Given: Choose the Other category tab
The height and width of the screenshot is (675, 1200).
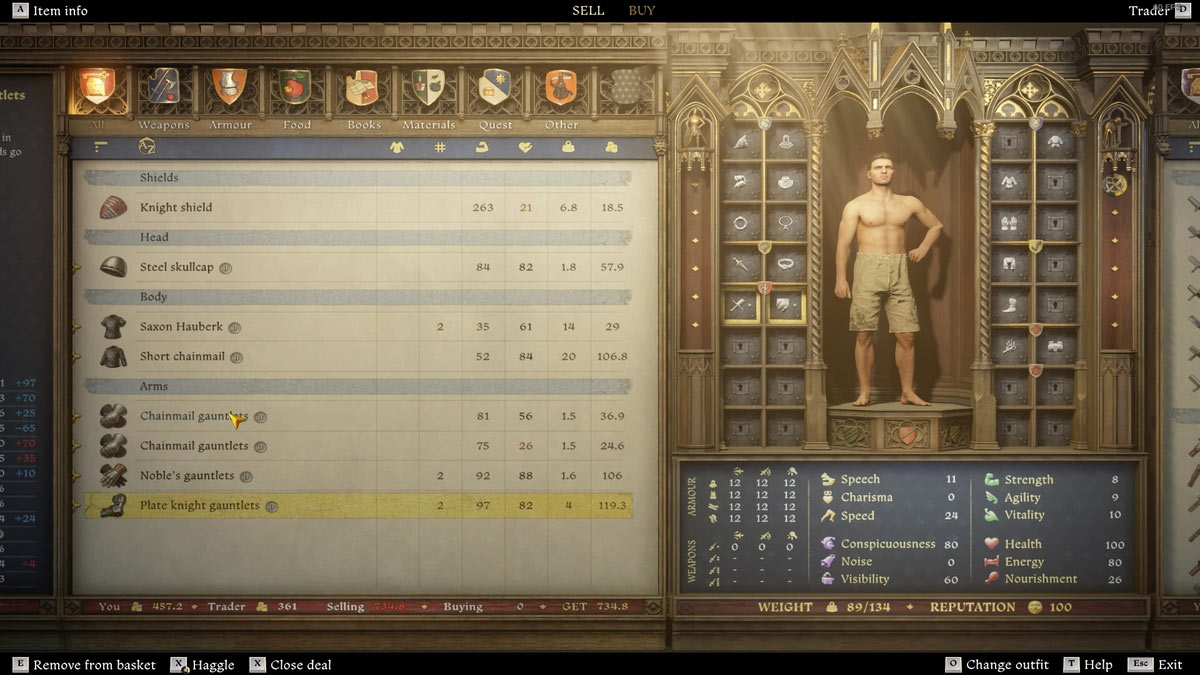Looking at the screenshot, I should 561,92.
